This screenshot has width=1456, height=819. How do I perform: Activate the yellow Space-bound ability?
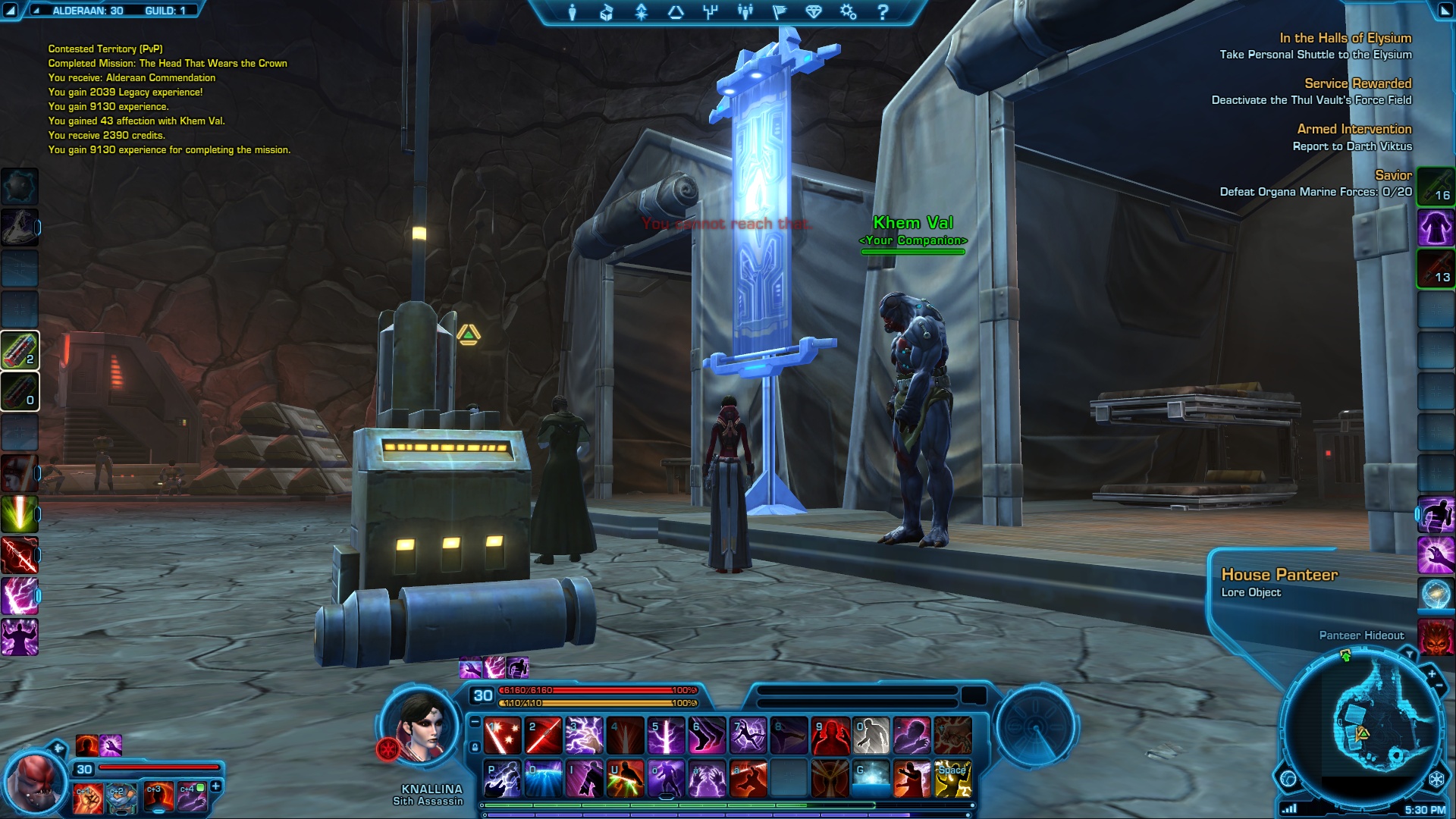[x=952, y=780]
